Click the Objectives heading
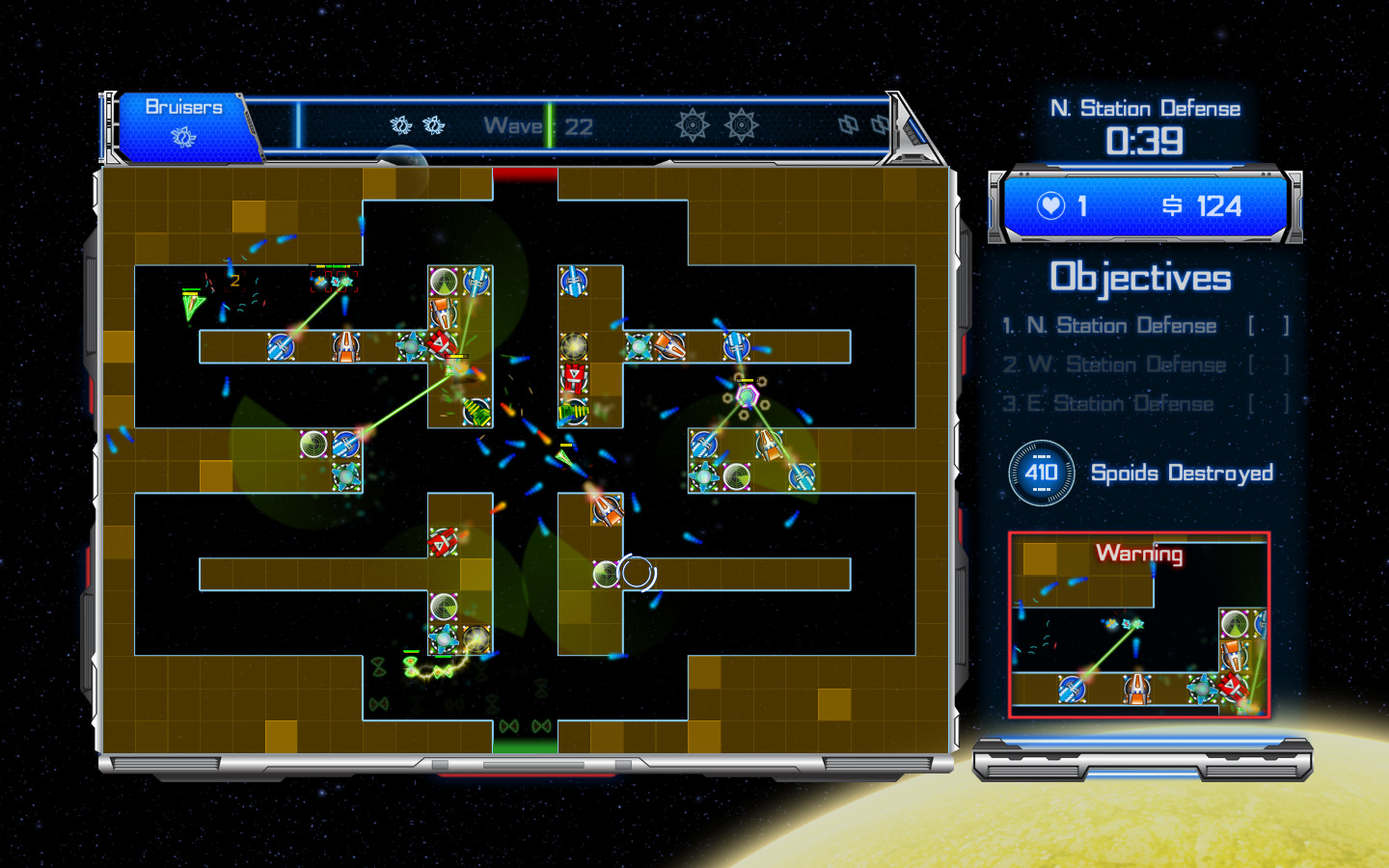The height and width of the screenshot is (868, 1389). pyautogui.click(x=1141, y=278)
